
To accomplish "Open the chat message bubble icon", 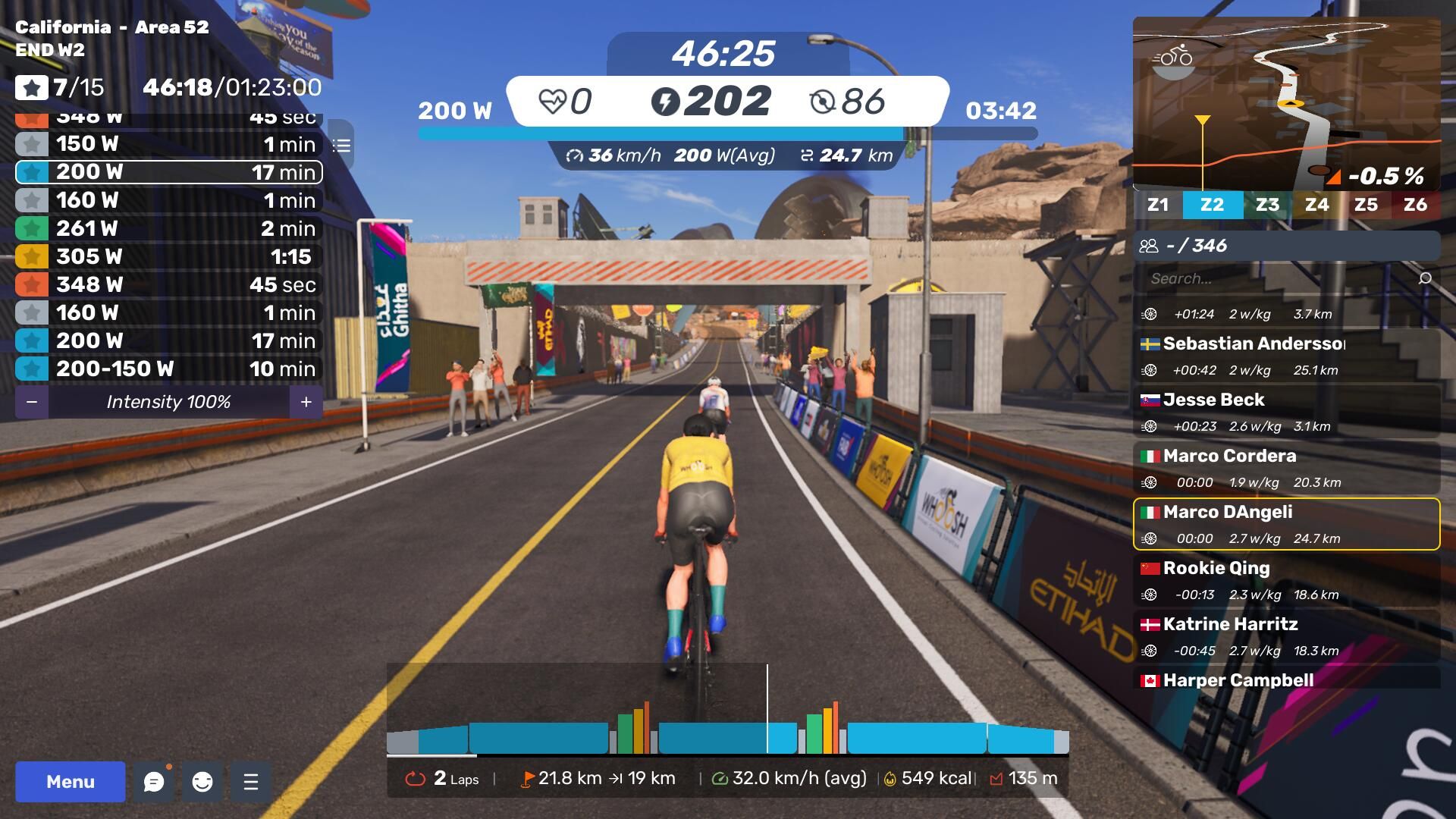I will point(154,782).
